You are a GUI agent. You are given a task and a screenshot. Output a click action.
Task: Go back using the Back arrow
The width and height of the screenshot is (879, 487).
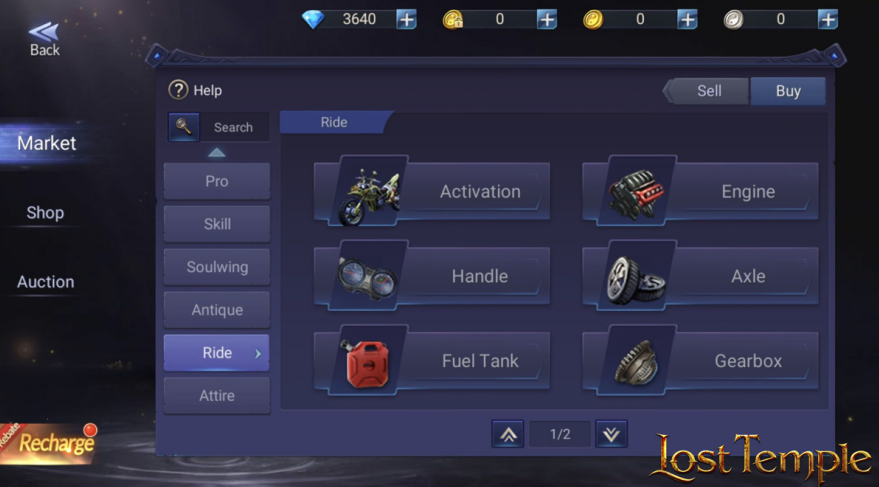pyautogui.click(x=44, y=39)
